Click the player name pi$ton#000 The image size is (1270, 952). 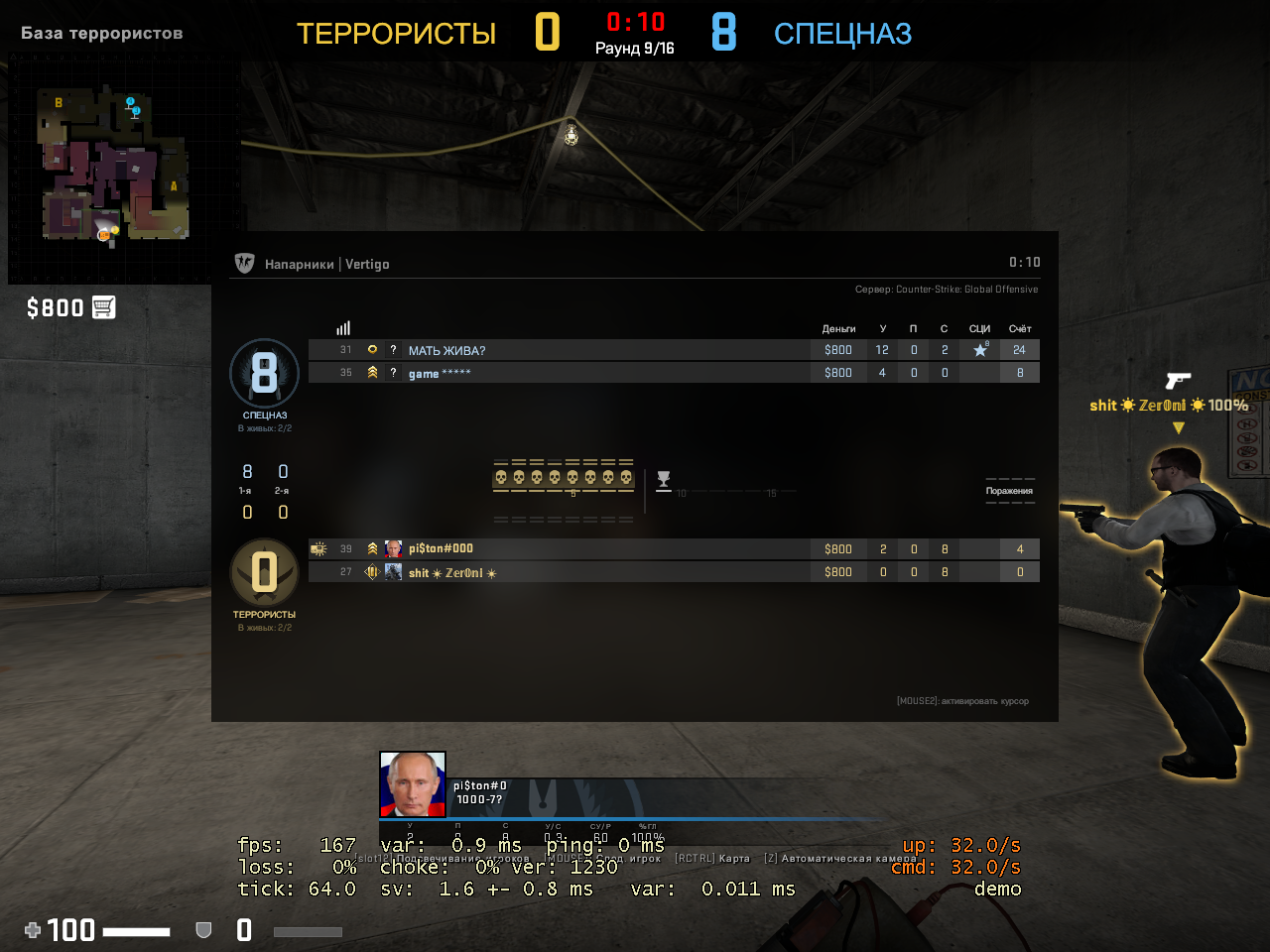click(x=440, y=548)
